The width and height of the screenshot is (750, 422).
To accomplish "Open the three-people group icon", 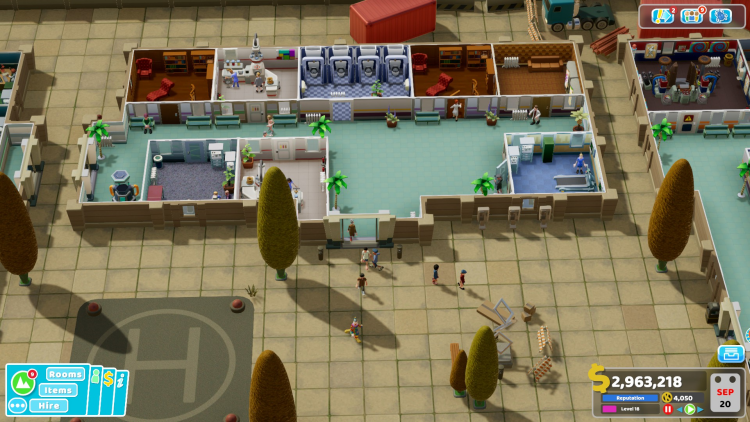I will pyautogui.click(x=692, y=16).
